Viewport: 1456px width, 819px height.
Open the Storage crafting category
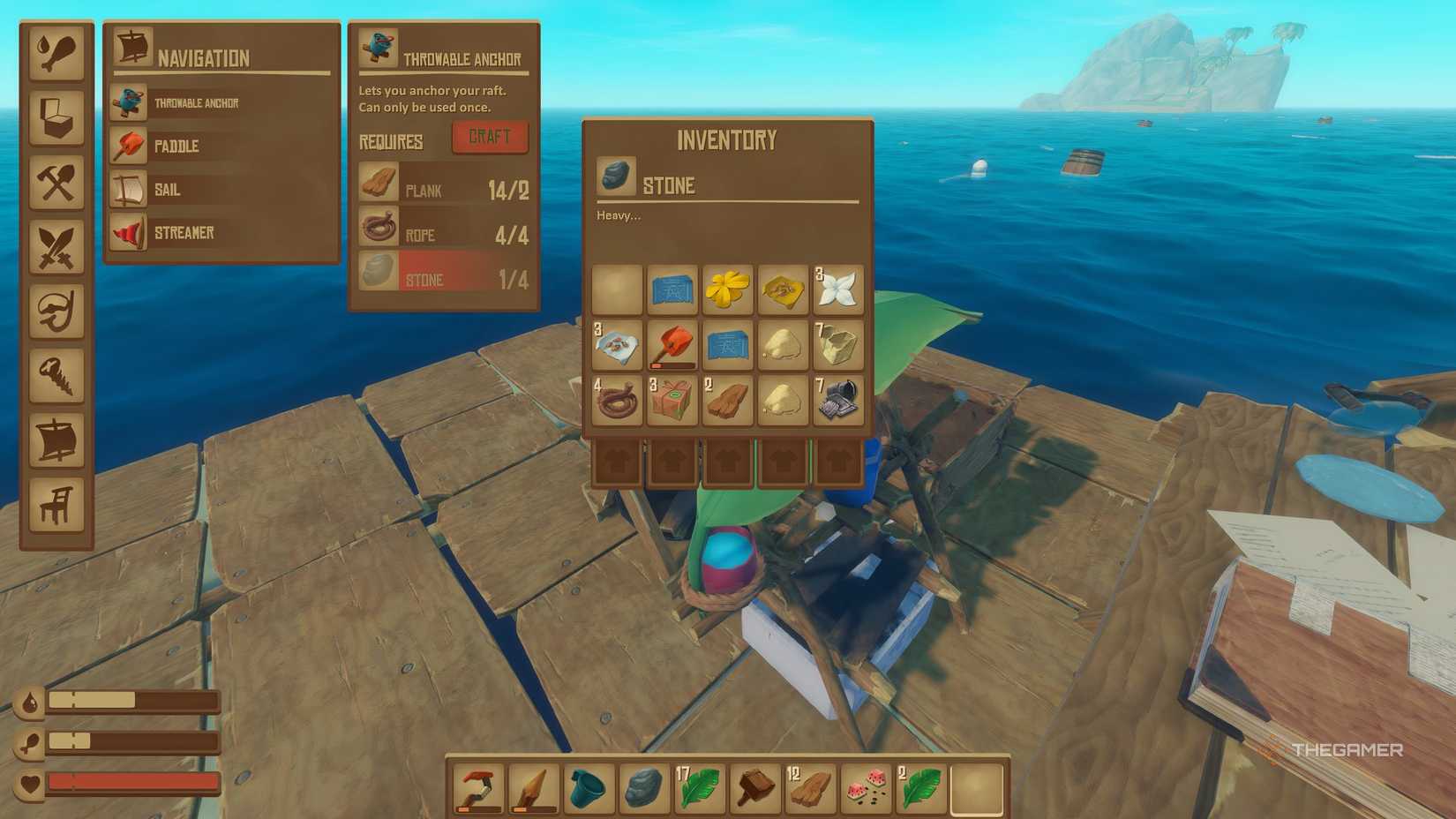(x=57, y=119)
